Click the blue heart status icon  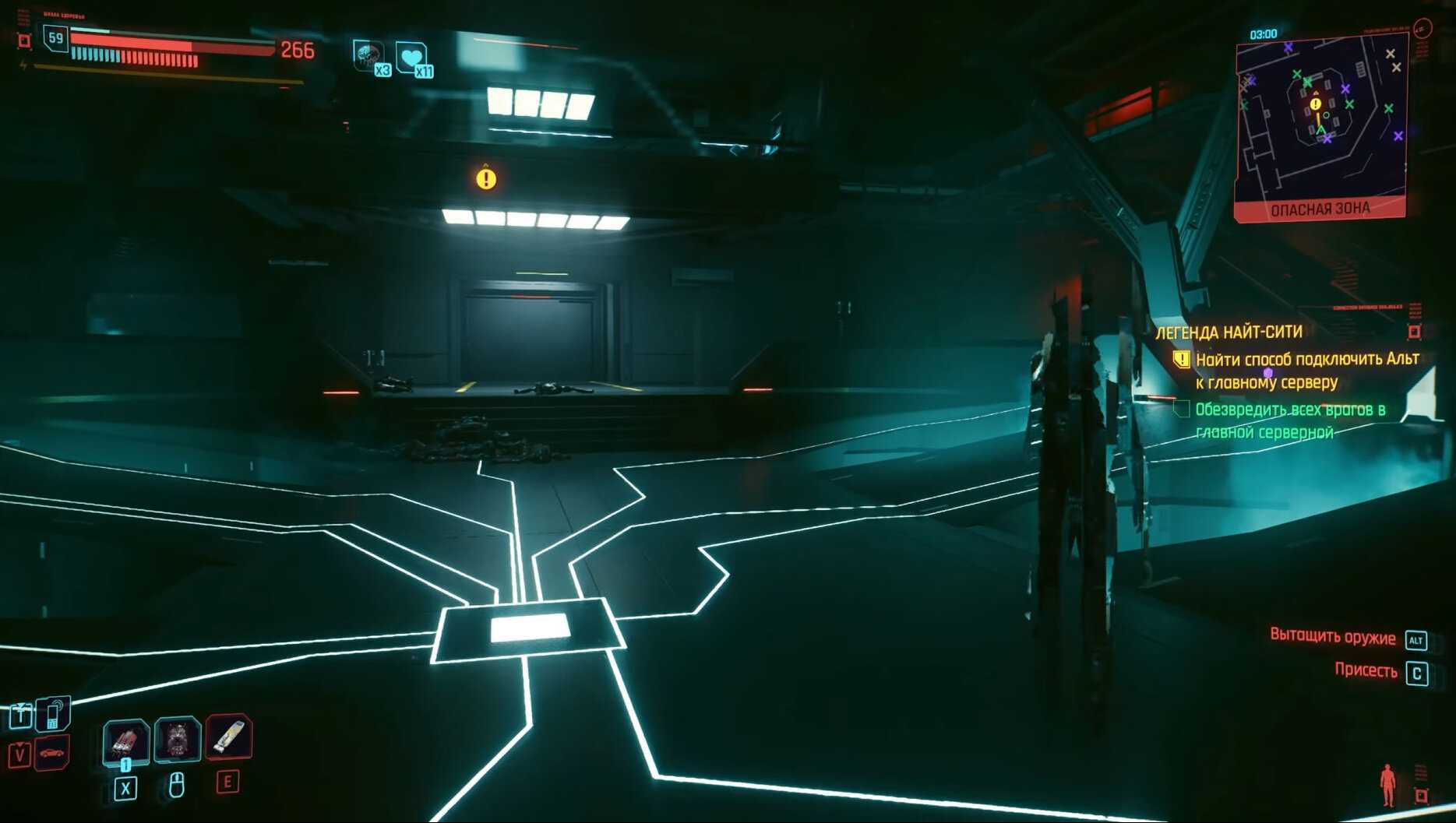coord(411,58)
